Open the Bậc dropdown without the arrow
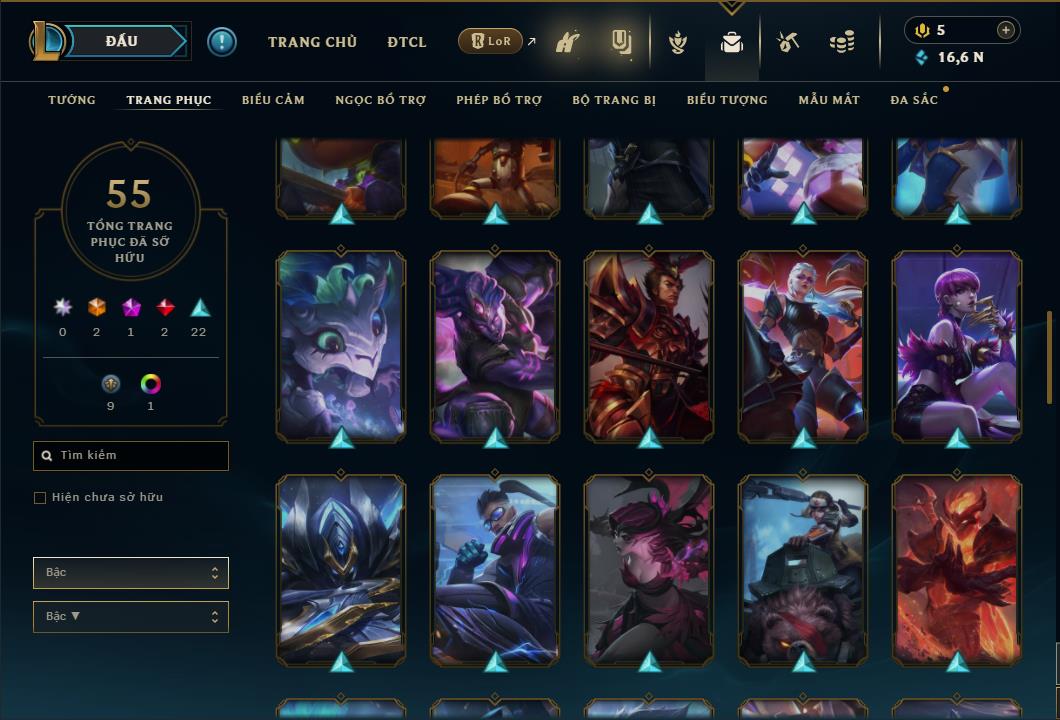 pos(131,573)
